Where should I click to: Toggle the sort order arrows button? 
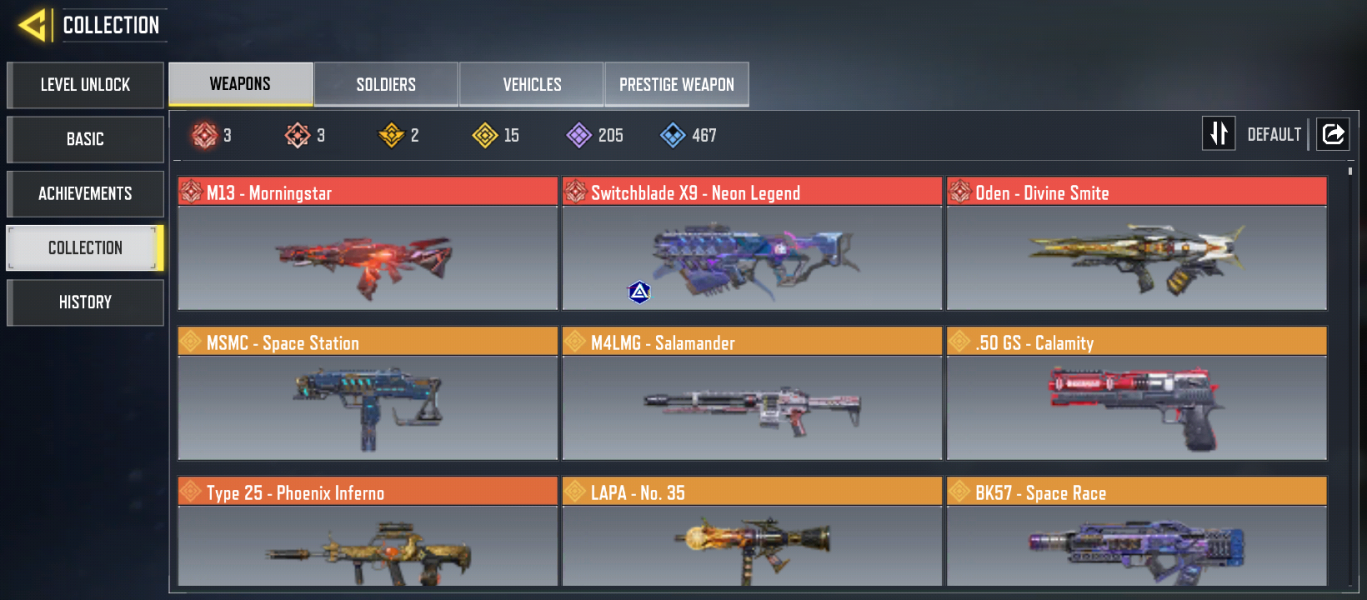(x=1218, y=134)
